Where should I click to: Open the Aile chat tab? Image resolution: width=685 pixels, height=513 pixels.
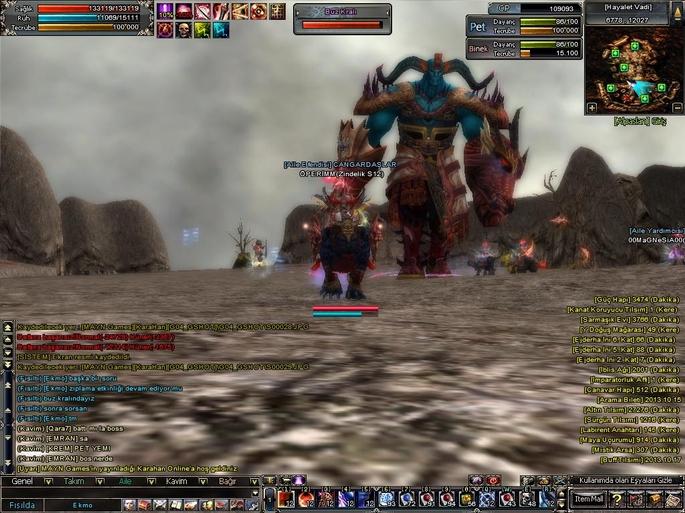[x=126, y=481]
